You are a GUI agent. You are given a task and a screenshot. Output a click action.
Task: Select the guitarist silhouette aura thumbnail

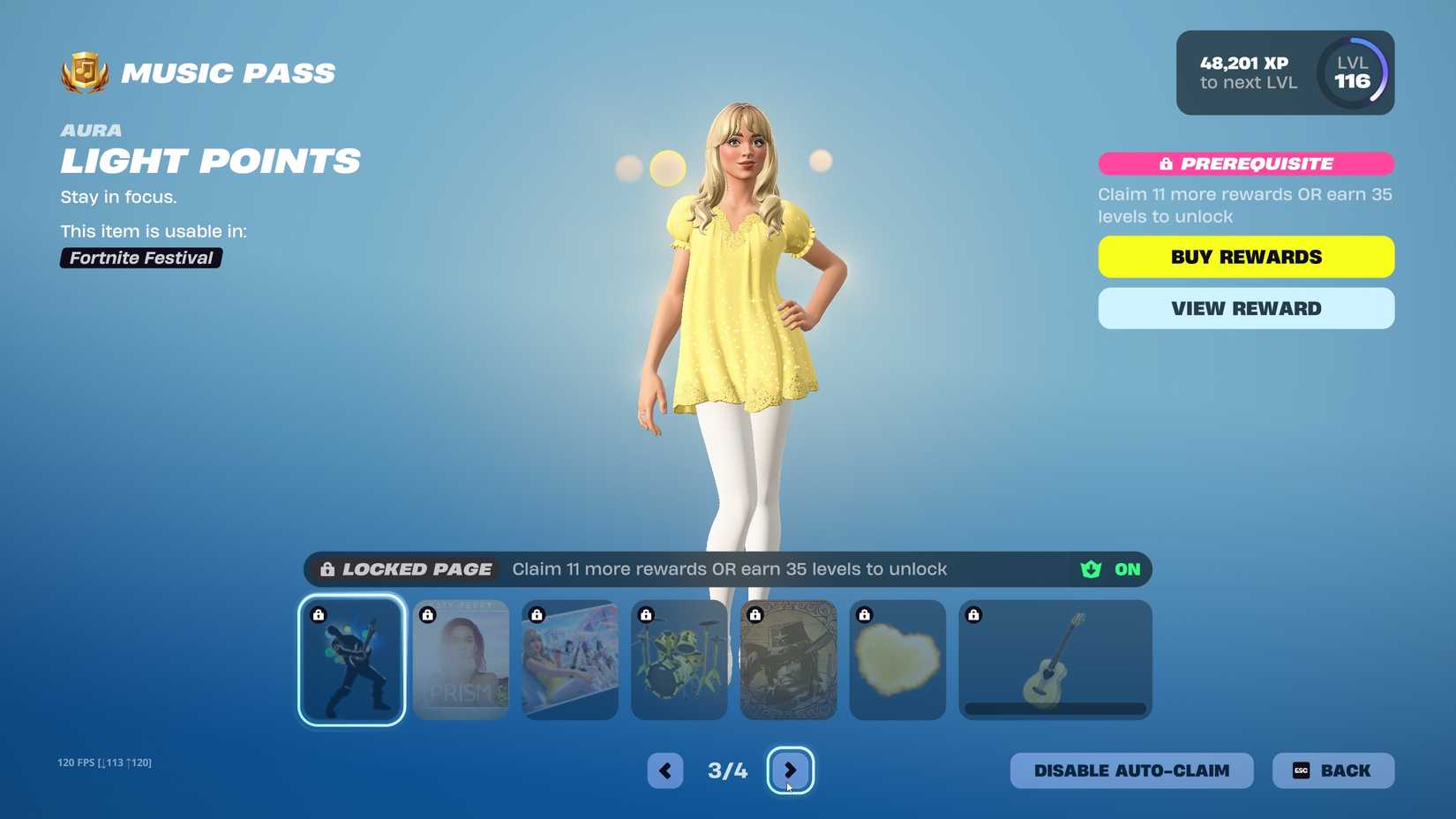tap(351, 661)
